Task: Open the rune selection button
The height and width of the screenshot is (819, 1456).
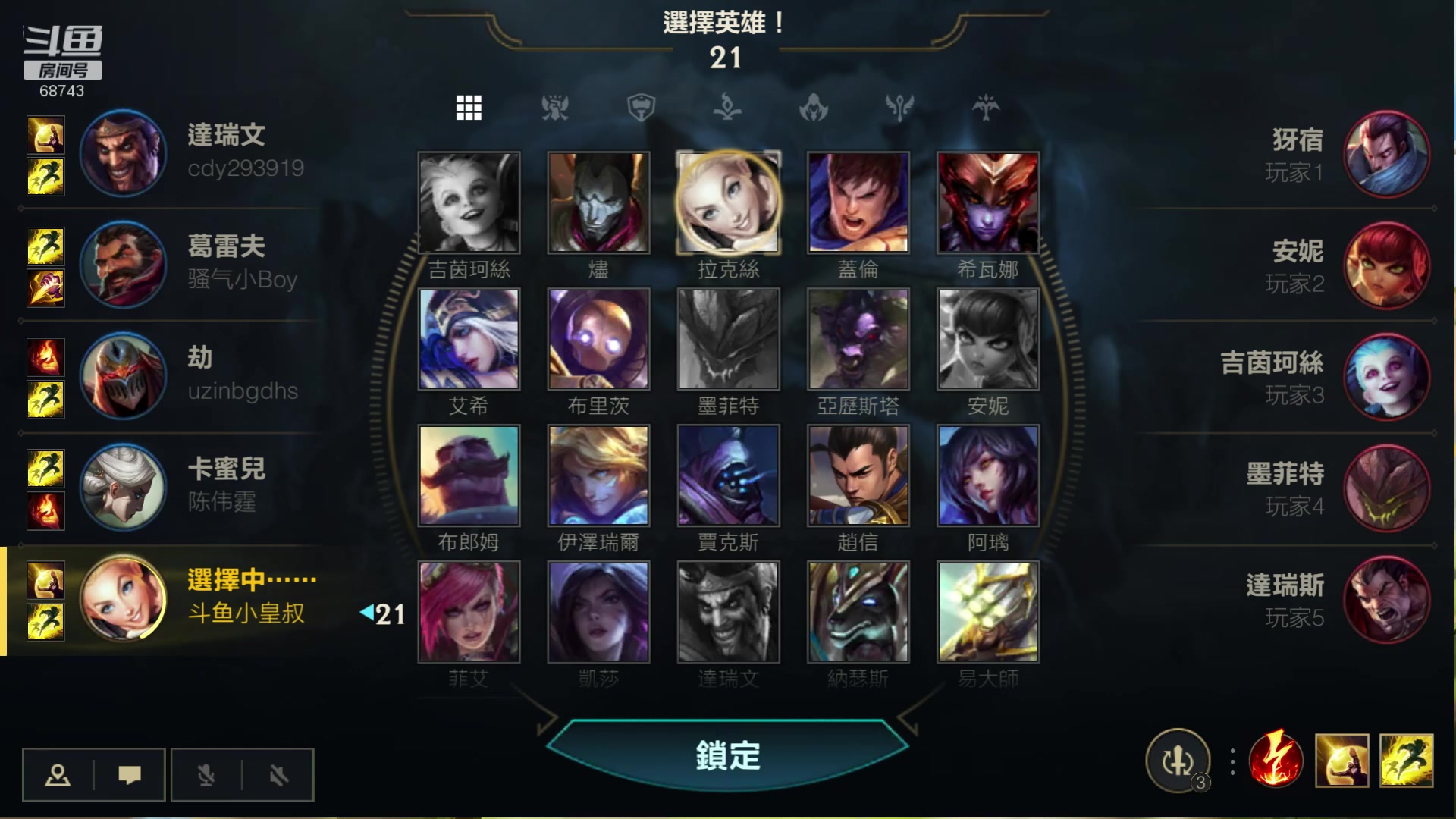Action: pyautogui.click(x=1178, y=761)
